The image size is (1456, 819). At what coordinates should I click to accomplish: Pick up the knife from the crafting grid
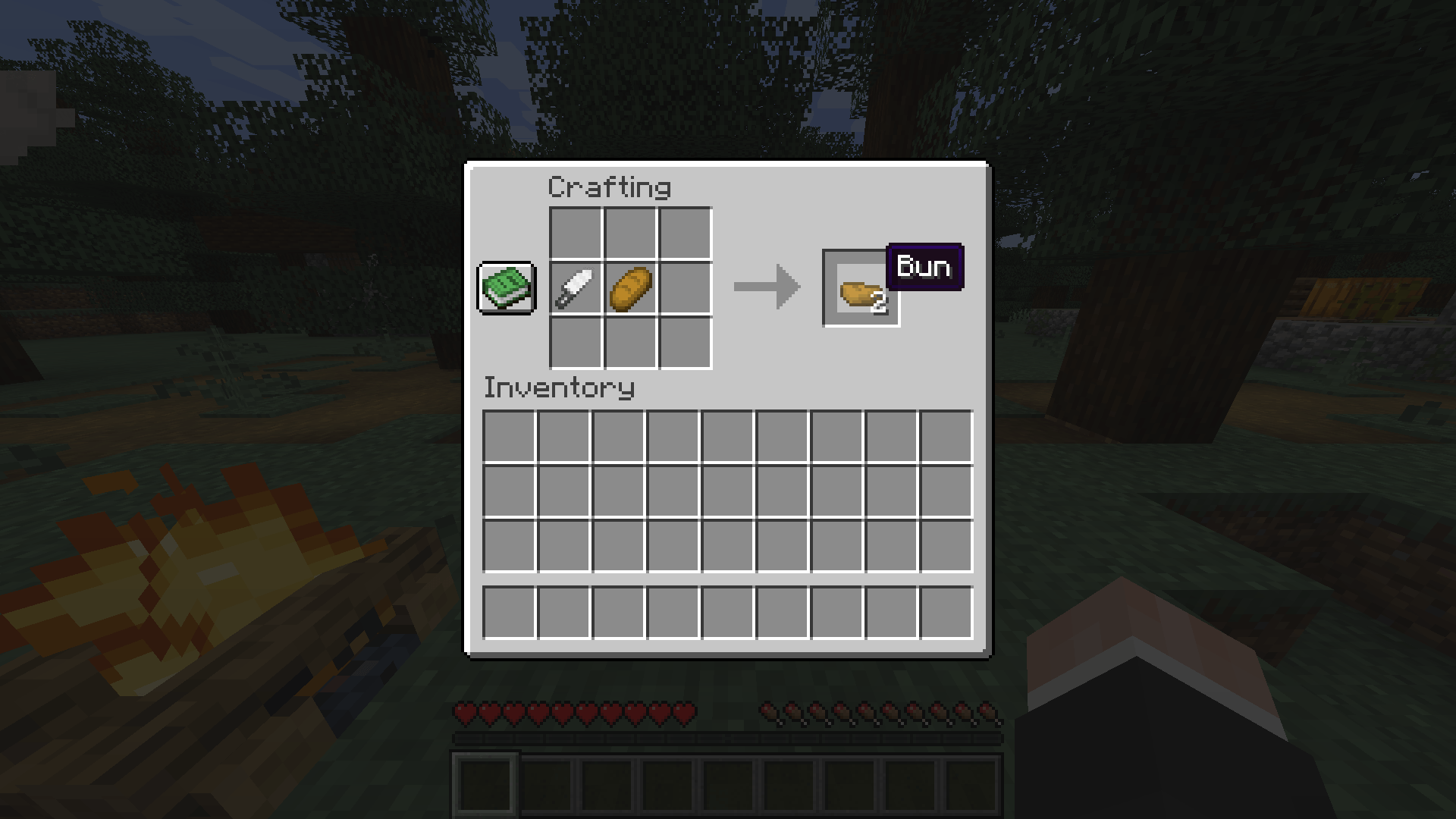coord(575,289)
